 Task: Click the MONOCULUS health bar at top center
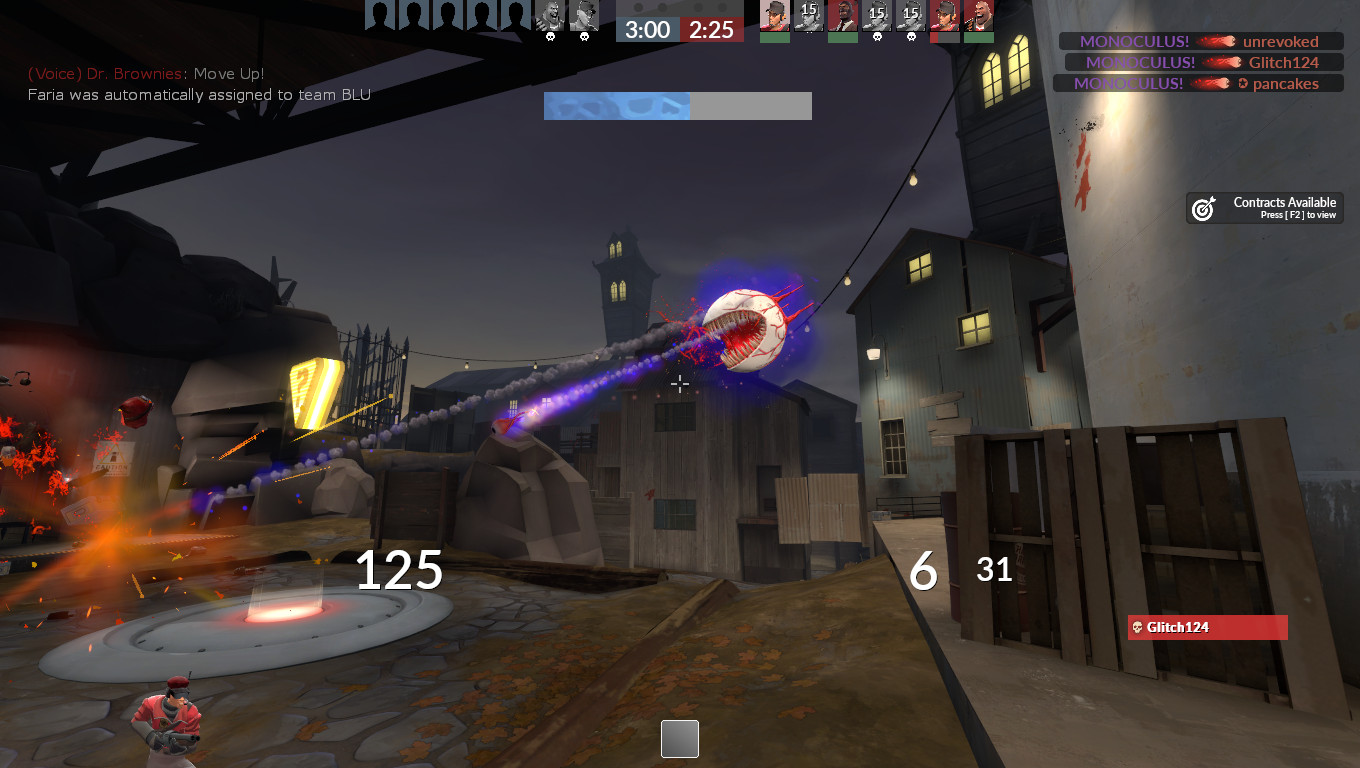click(678, 105)
